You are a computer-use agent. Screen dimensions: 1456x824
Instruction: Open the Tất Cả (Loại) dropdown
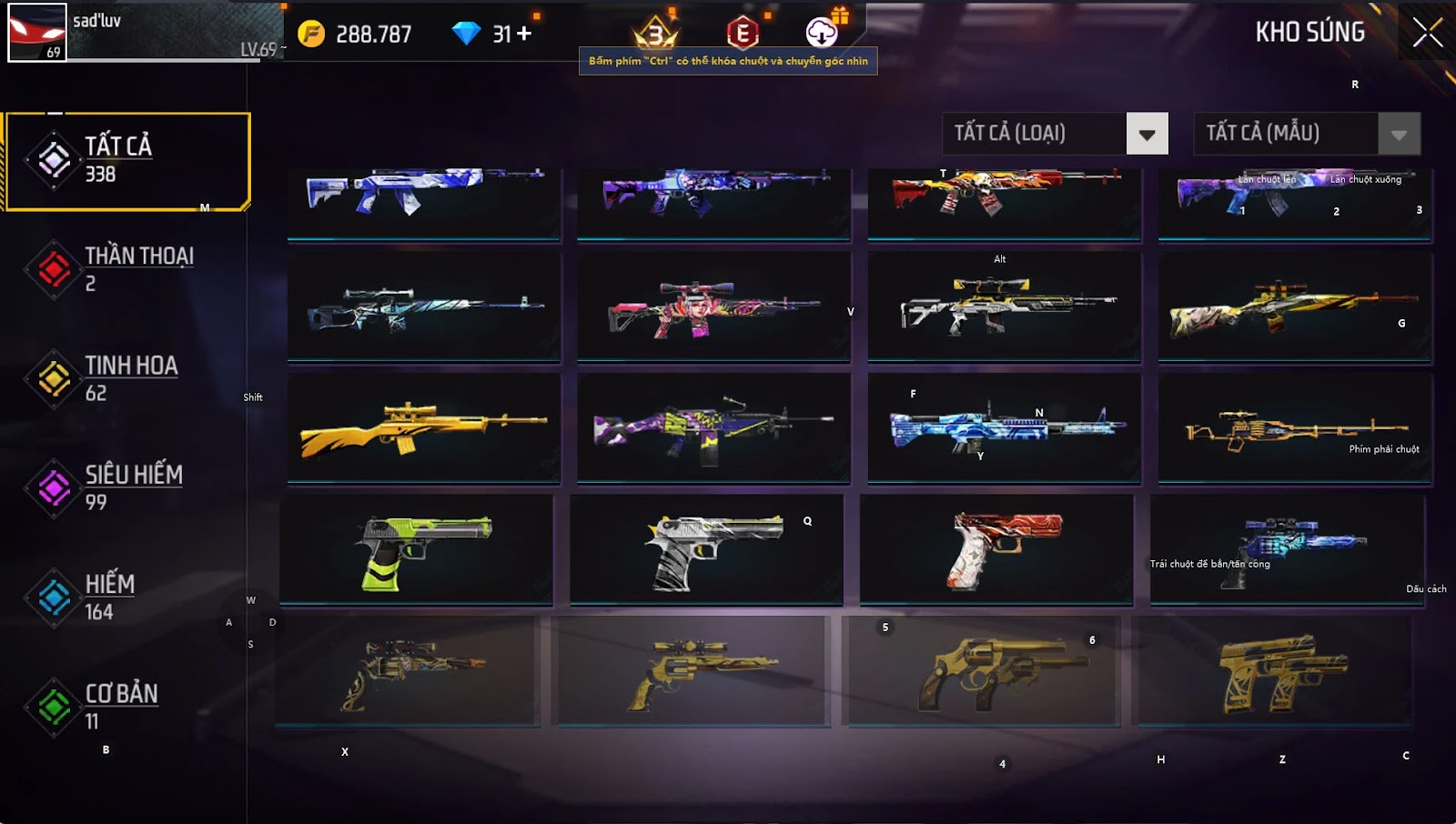click(x=1147, y=135)
